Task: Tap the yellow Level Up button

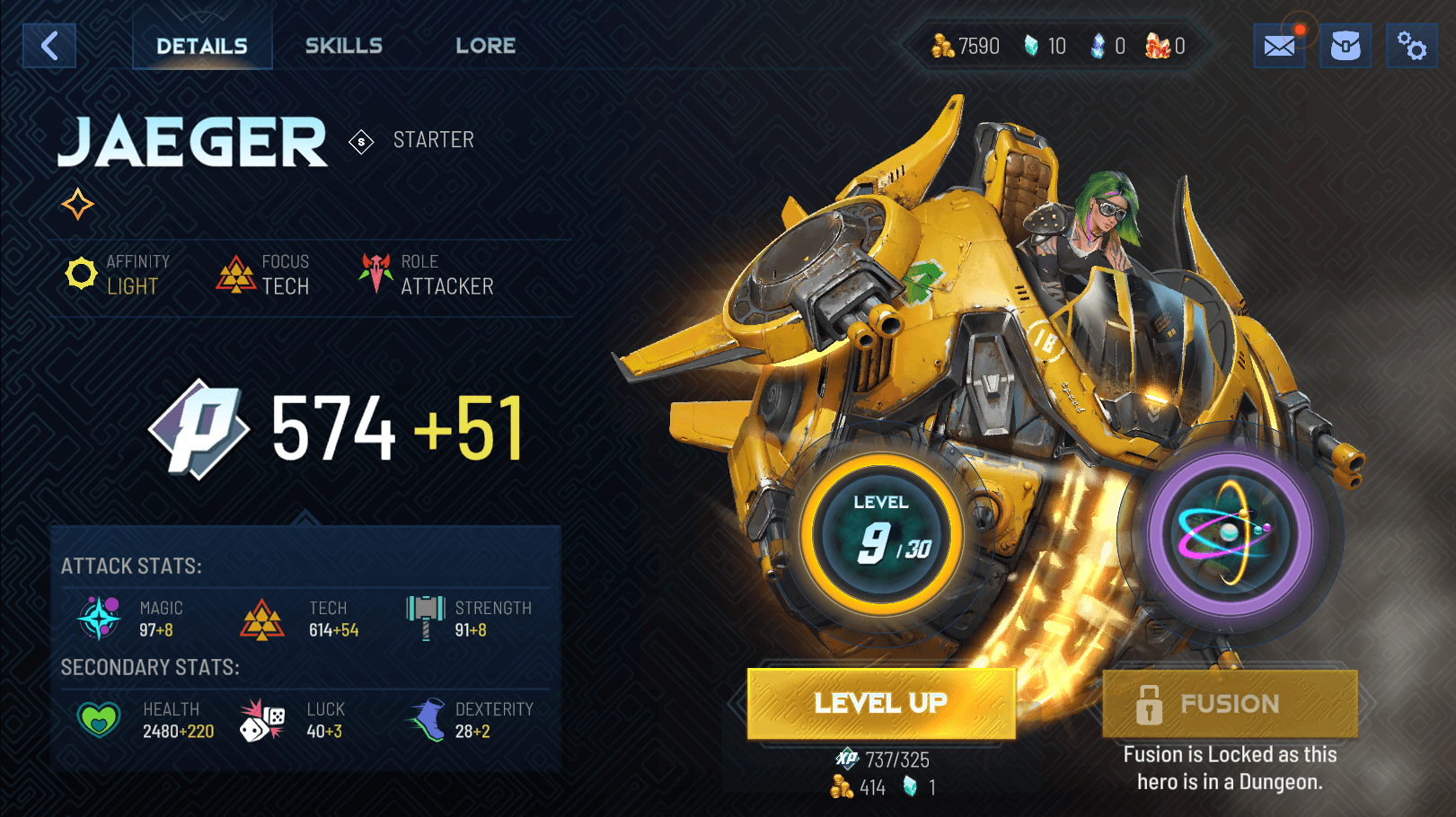Action: coord(881,704)
